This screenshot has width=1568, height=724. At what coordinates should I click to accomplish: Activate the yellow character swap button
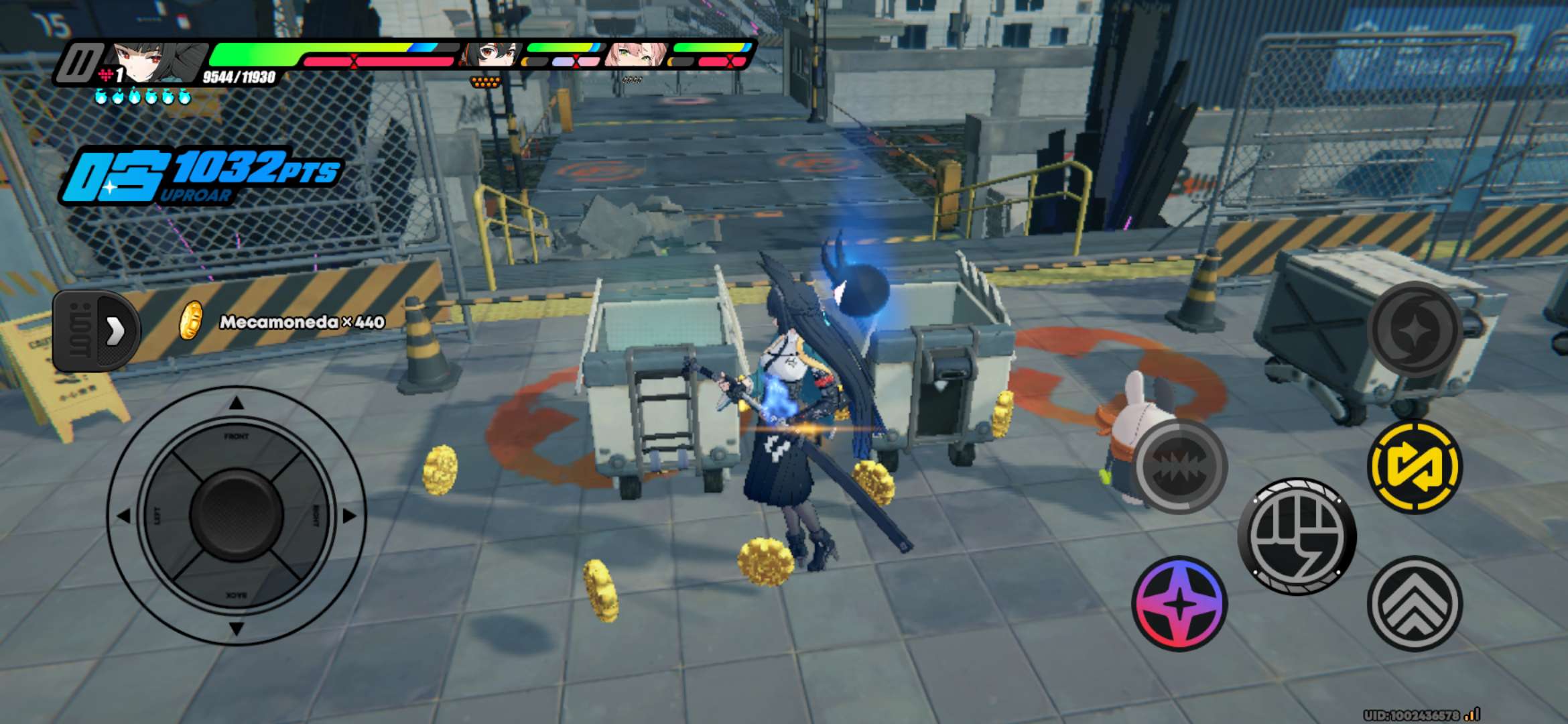coord(1415,467)
